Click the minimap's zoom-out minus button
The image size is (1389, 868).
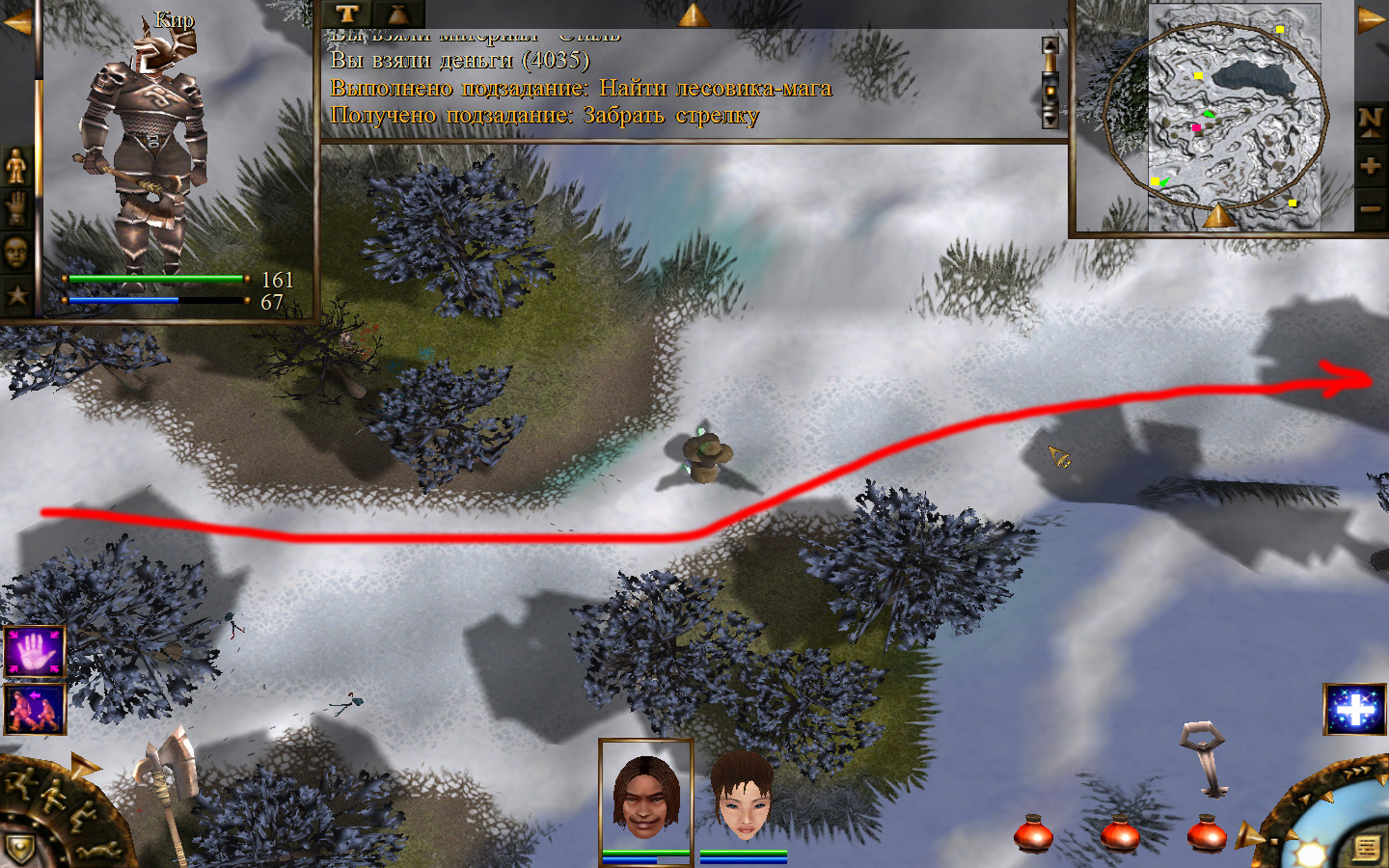(x=1370, y=208)
